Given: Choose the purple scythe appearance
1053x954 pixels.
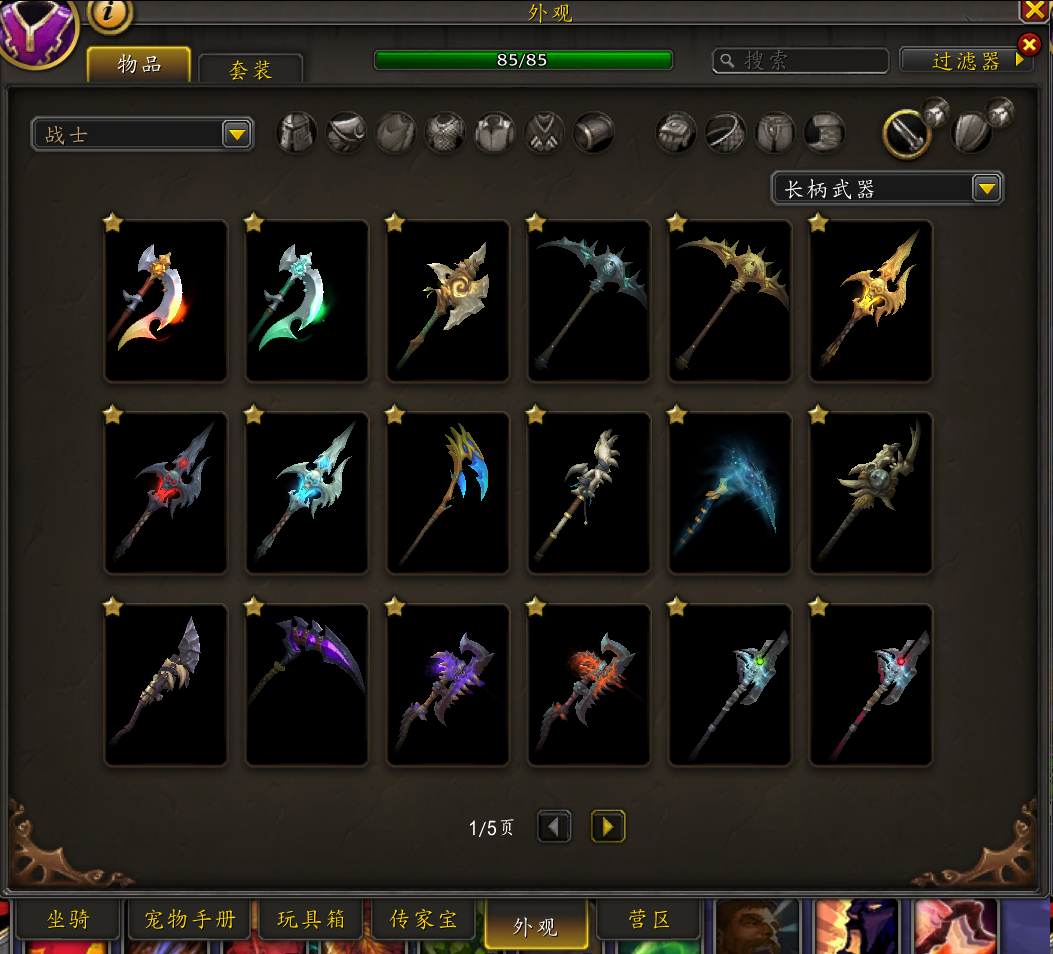Looking at the screenshot, I should click(x=307, y=685).
